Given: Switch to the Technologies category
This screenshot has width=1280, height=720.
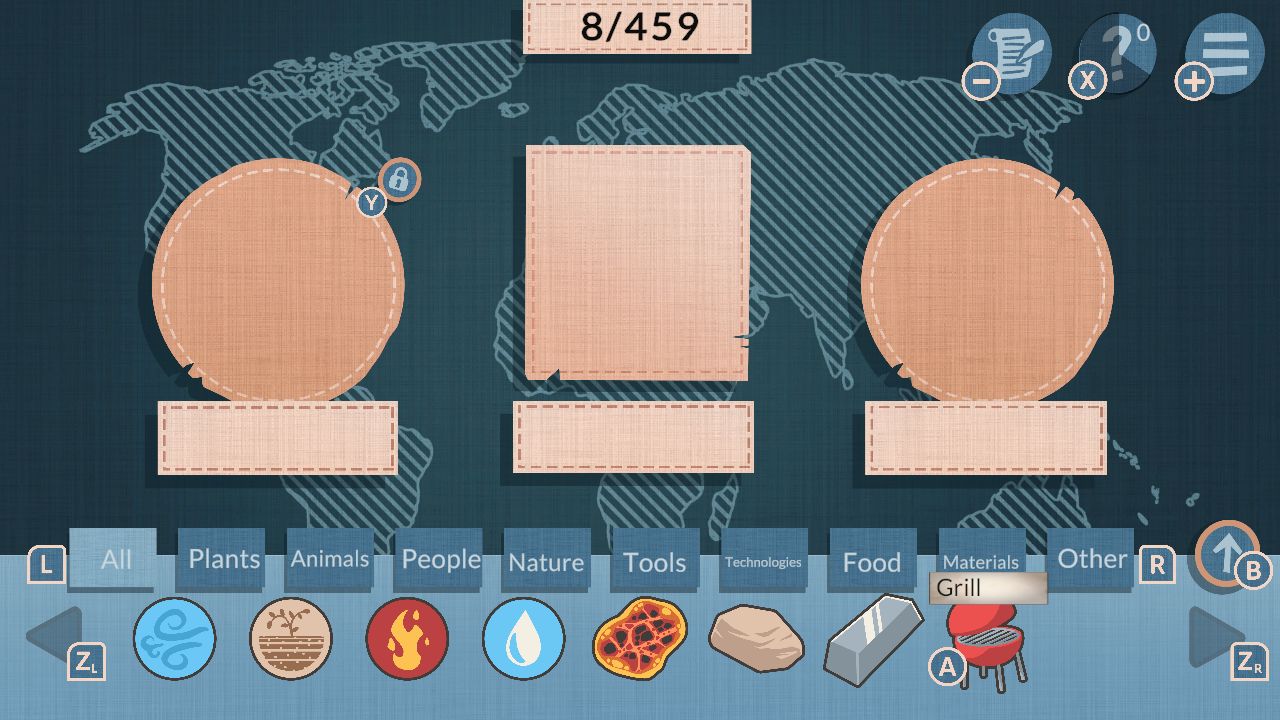Looking at the screenshot, I should (x=763, y=562).
